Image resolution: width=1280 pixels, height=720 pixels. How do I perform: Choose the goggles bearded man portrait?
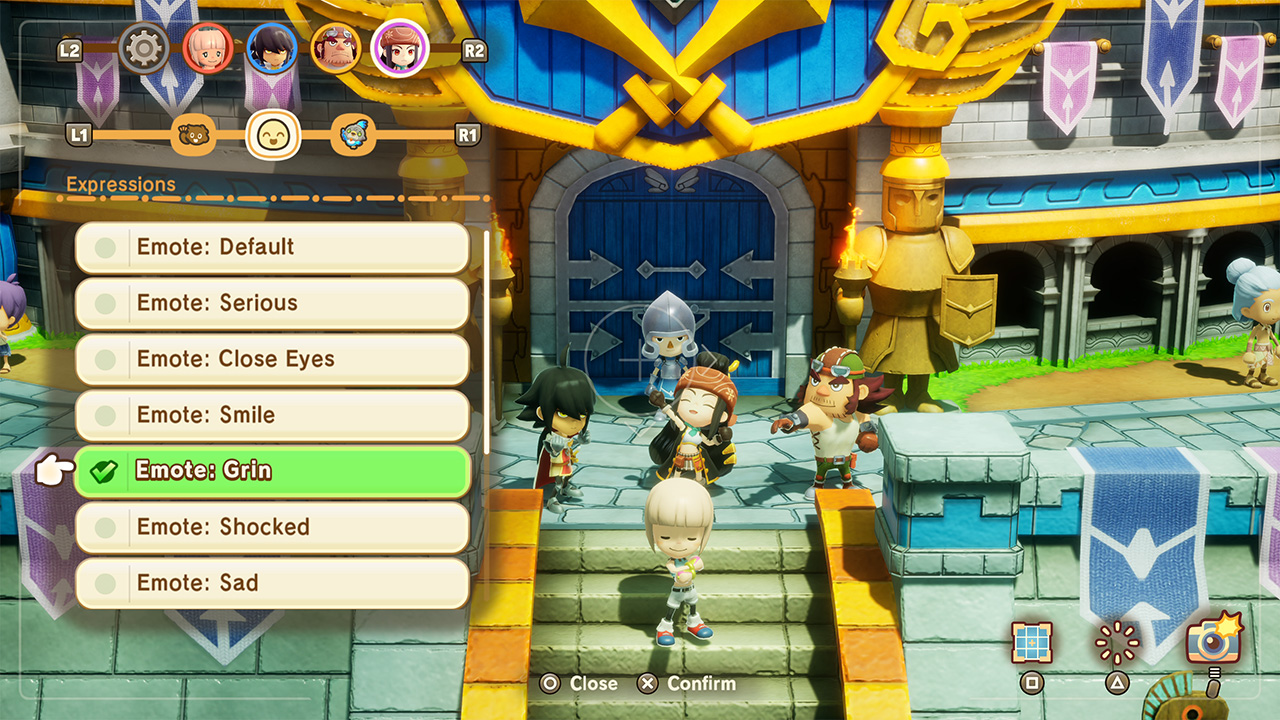(x=335, y=47)
